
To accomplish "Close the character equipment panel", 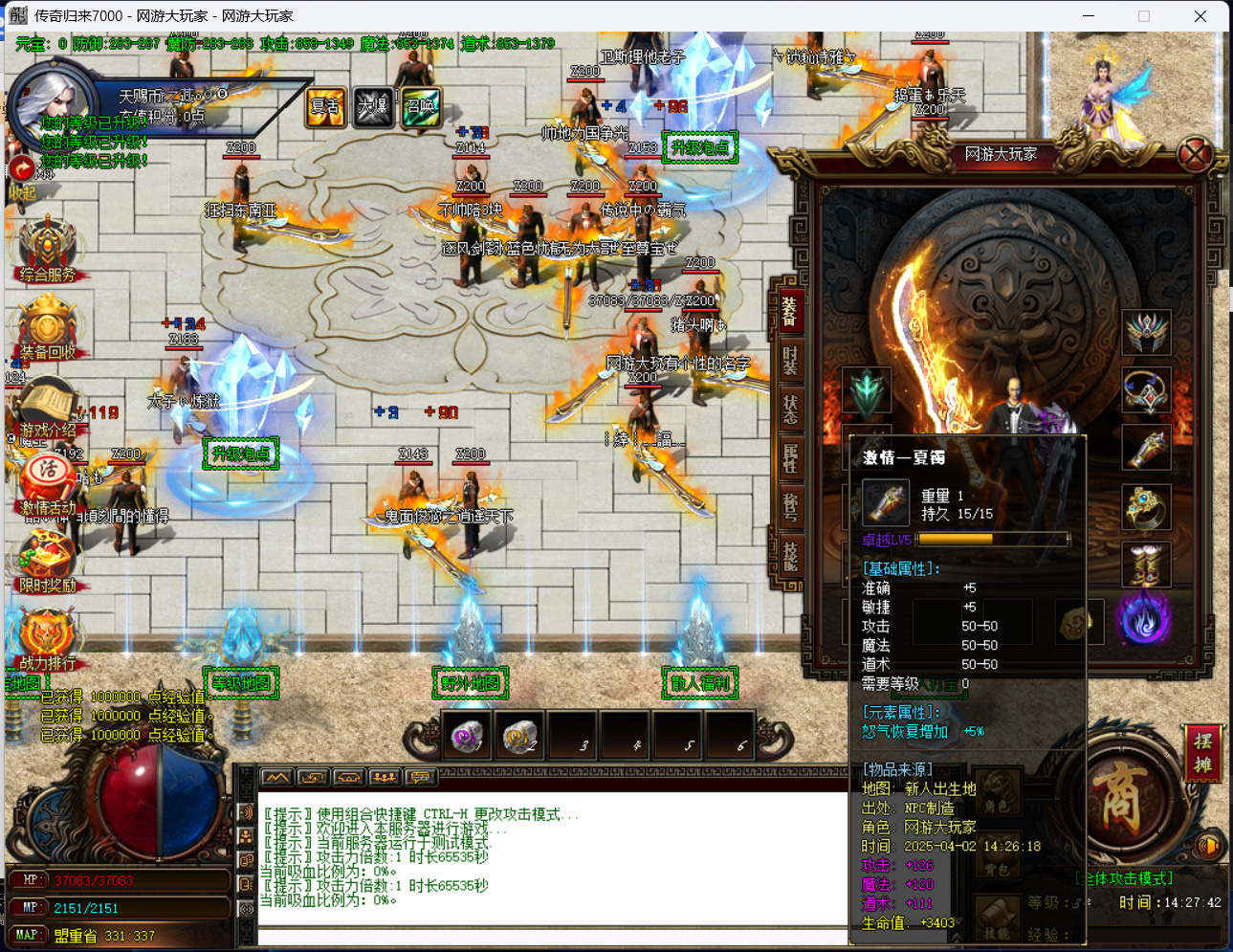I will 1195,155.
